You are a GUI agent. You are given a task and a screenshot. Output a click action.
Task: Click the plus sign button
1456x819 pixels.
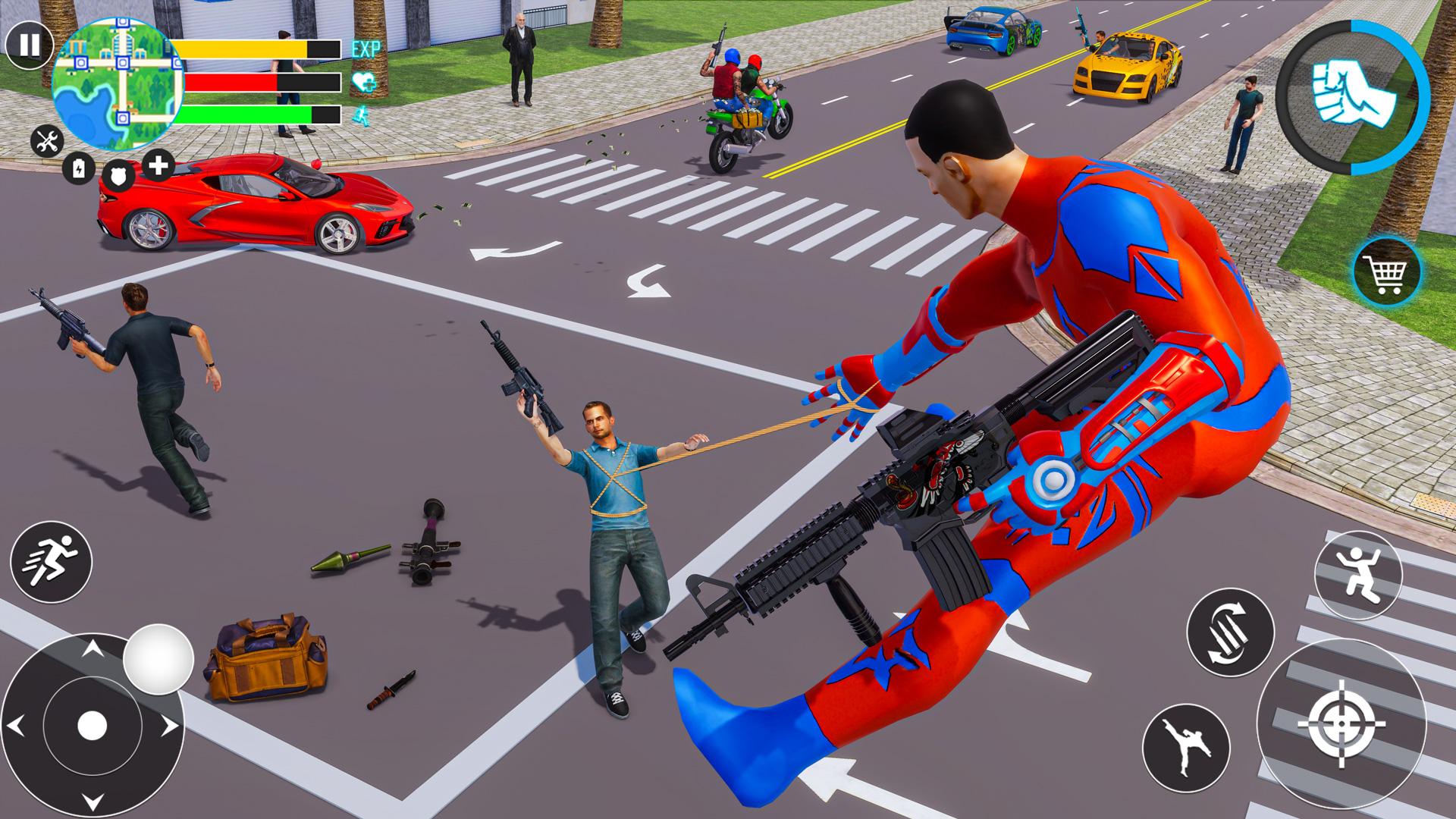click(x=158, y=165)
